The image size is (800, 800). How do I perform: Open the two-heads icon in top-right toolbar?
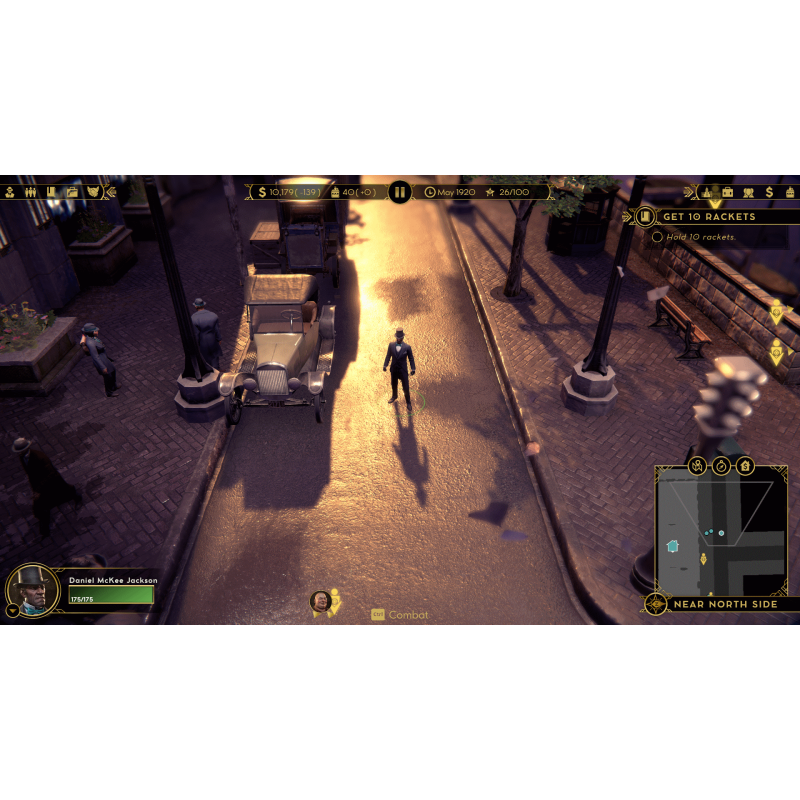pos(748,191)
